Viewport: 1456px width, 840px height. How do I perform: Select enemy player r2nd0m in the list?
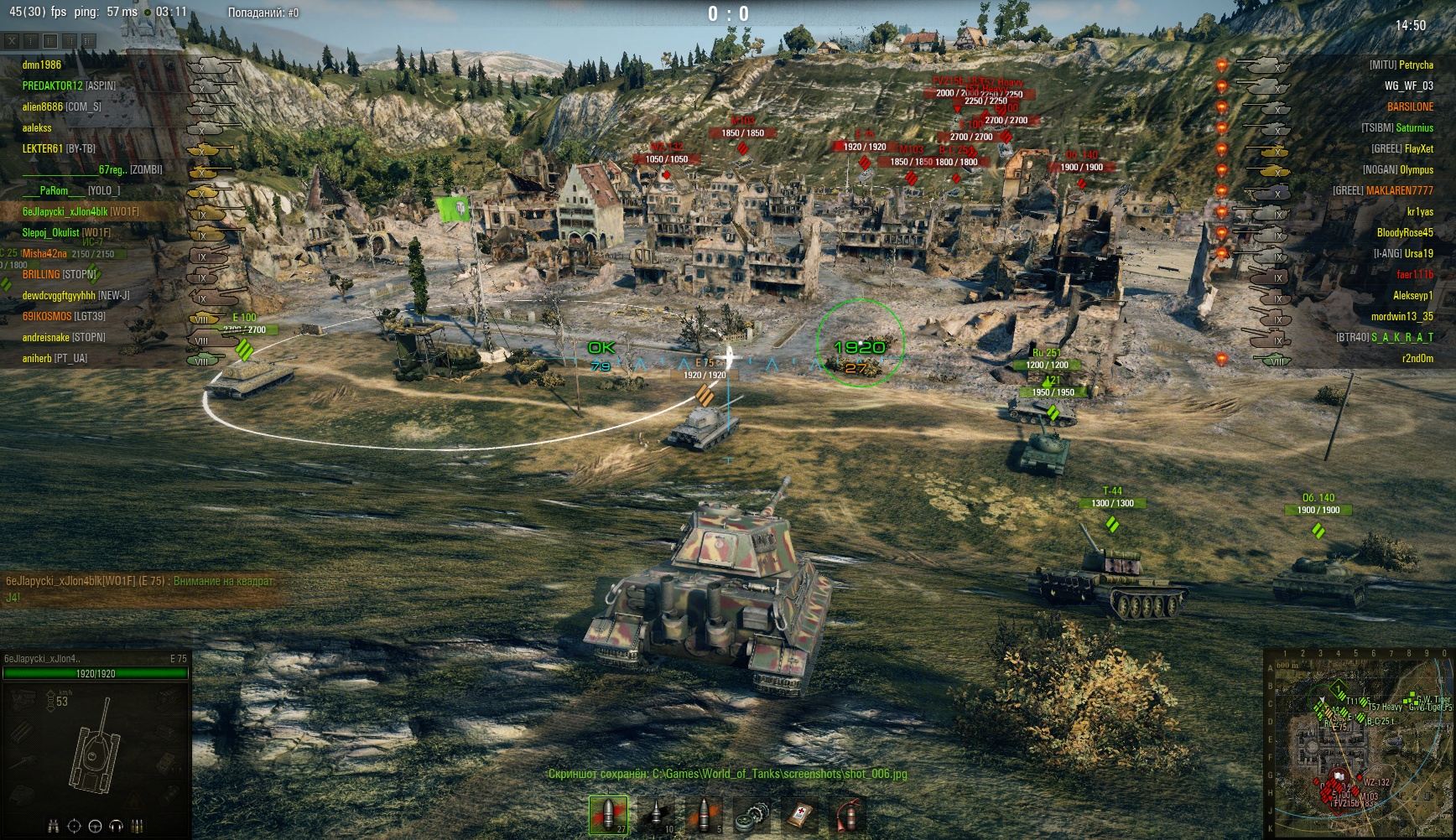tap(1417, 358)
